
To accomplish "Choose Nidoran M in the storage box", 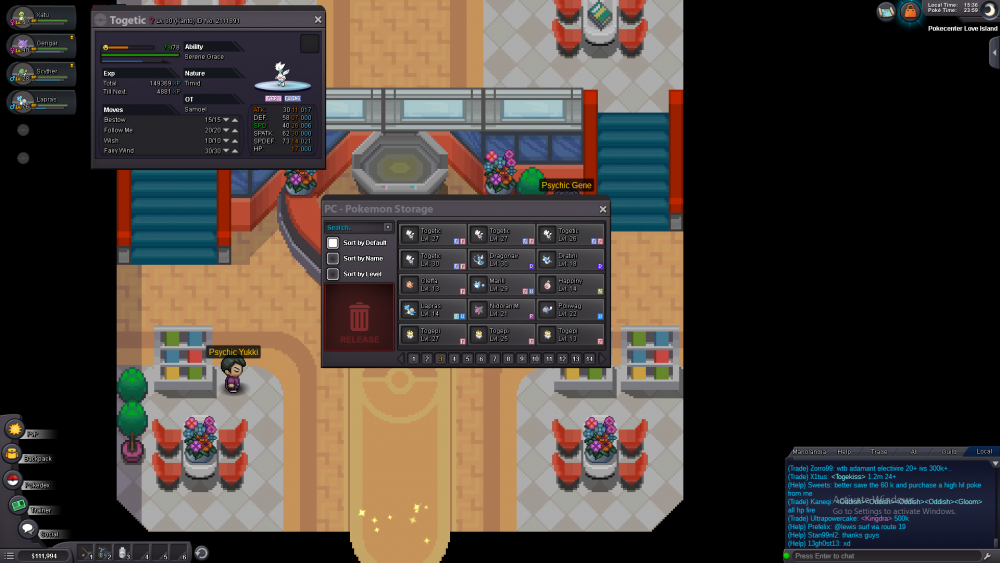I will [502, 310].
